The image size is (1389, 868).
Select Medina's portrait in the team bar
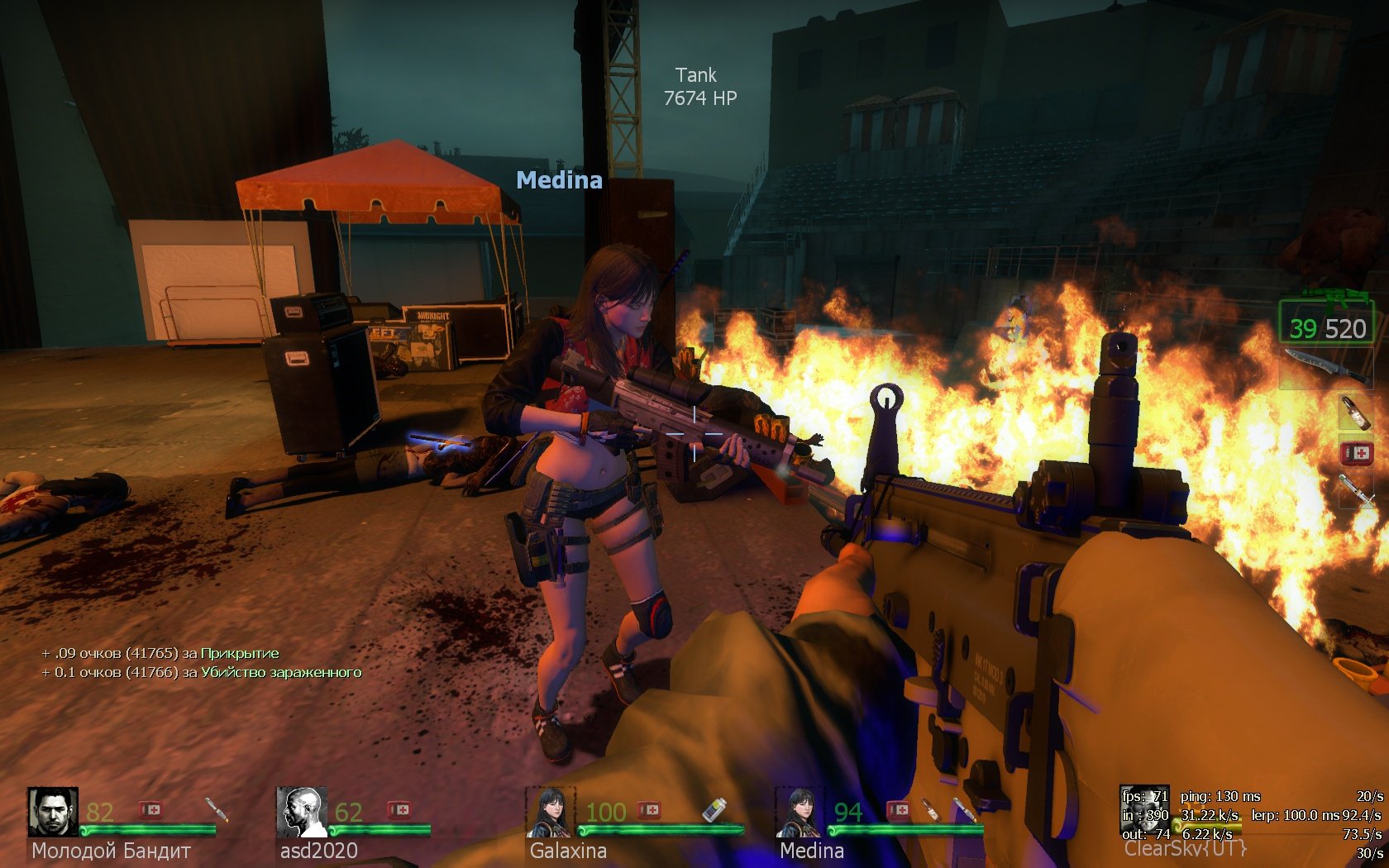pyautogui.click(x=800, y=812)
